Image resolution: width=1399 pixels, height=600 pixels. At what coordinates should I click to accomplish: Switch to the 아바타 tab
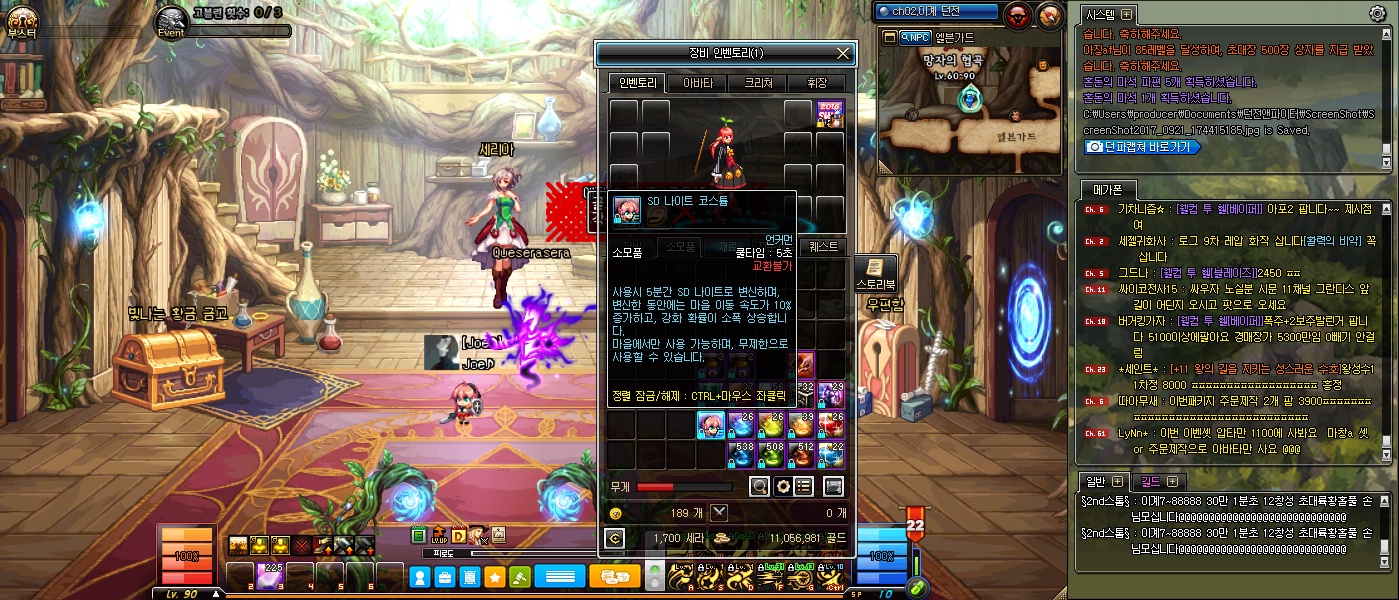pos(697,83)
